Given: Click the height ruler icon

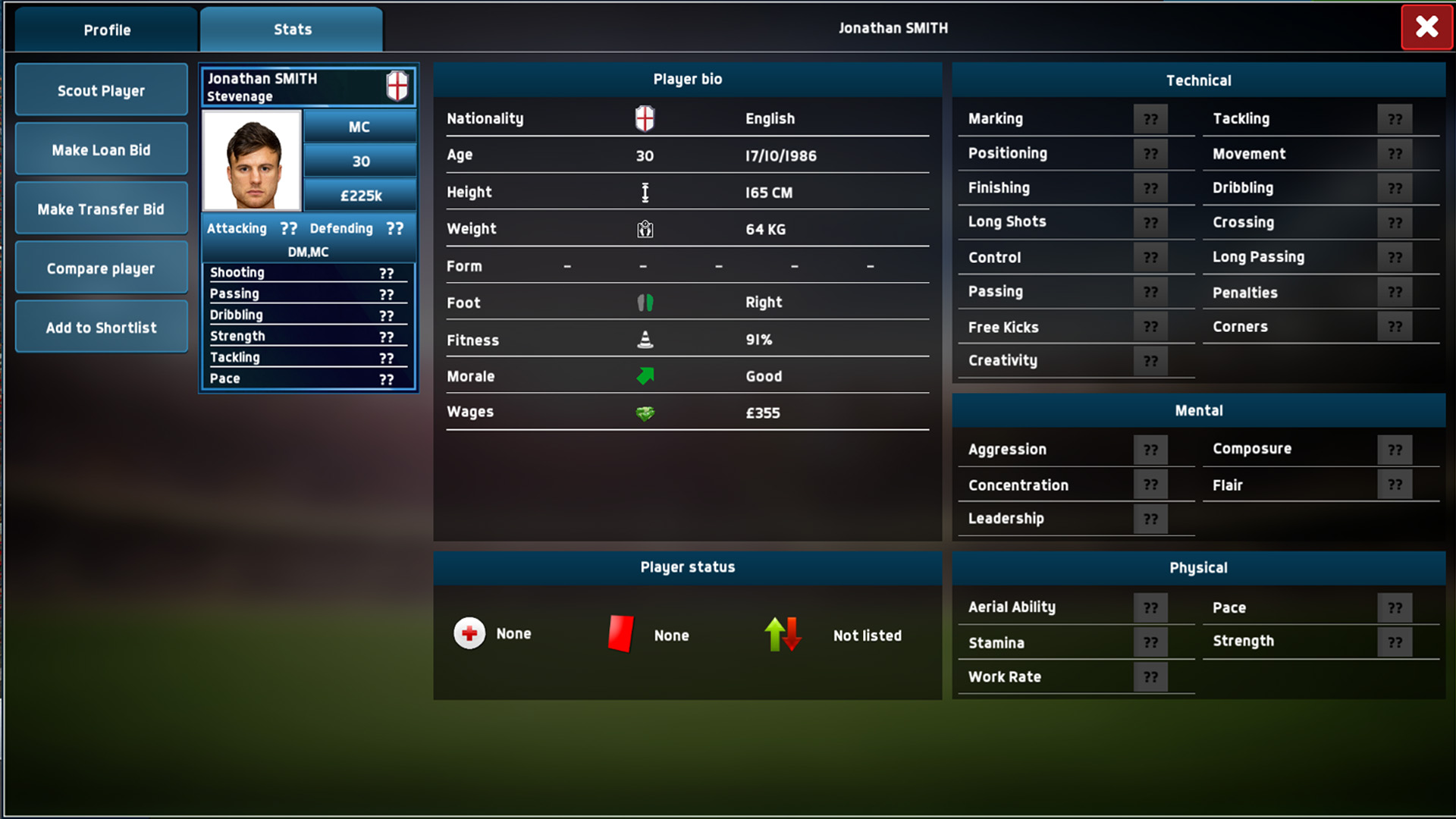Looking at the screenshot, I should [x=645, y=192].
